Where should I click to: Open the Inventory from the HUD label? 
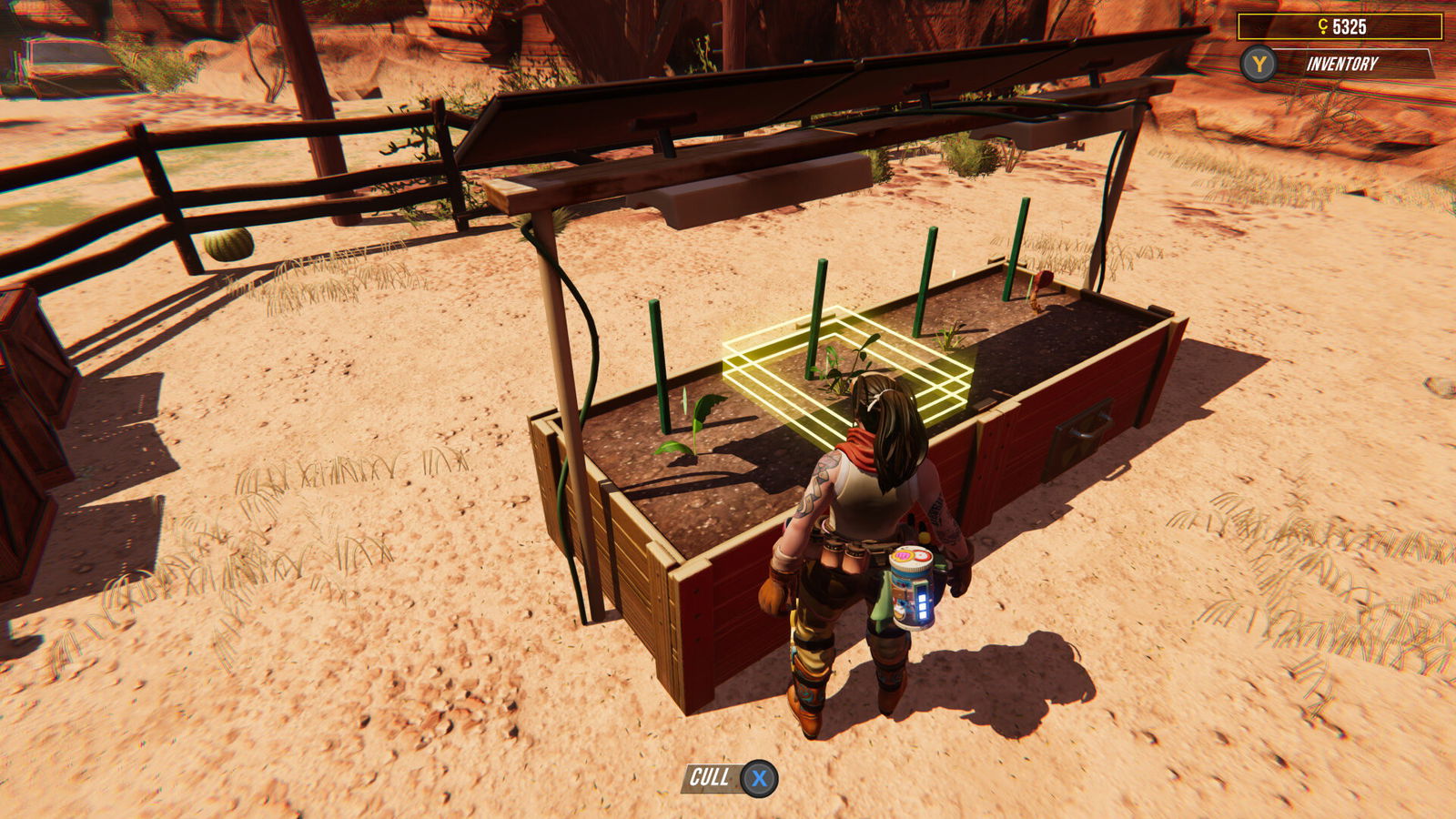pos(1341,65)
